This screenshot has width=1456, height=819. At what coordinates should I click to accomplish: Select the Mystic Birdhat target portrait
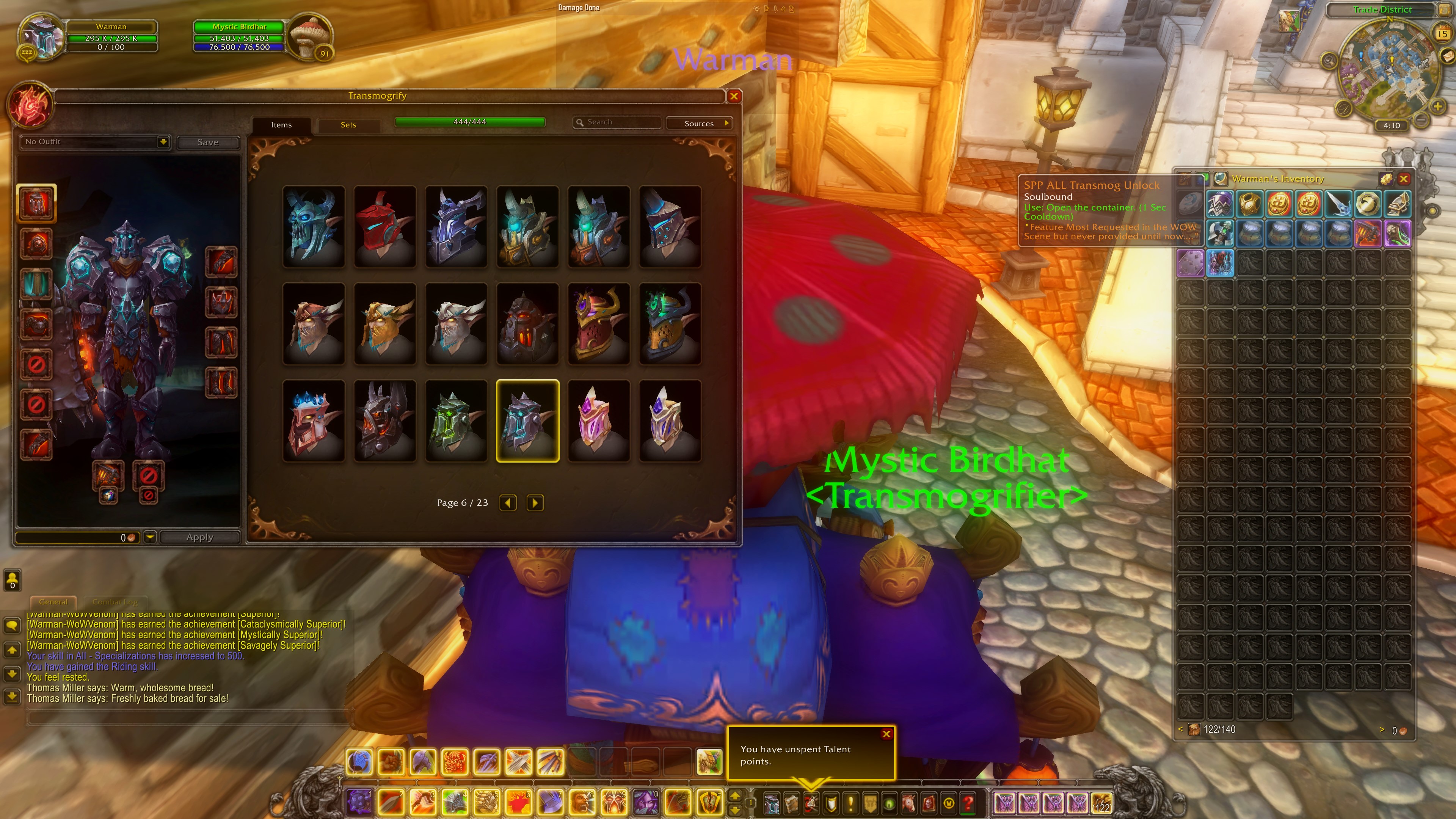pos(310,35)
